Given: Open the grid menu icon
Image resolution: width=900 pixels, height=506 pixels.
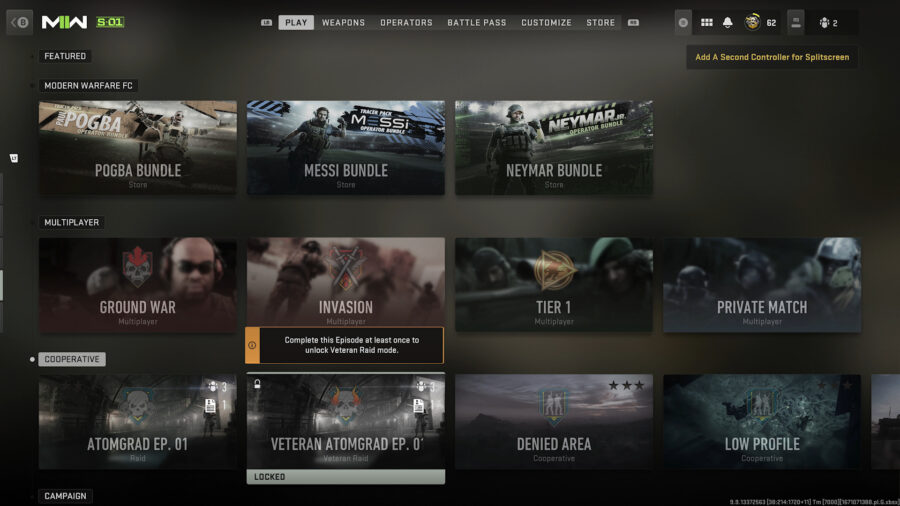Looking at the screenshot, I should point(706,22).
